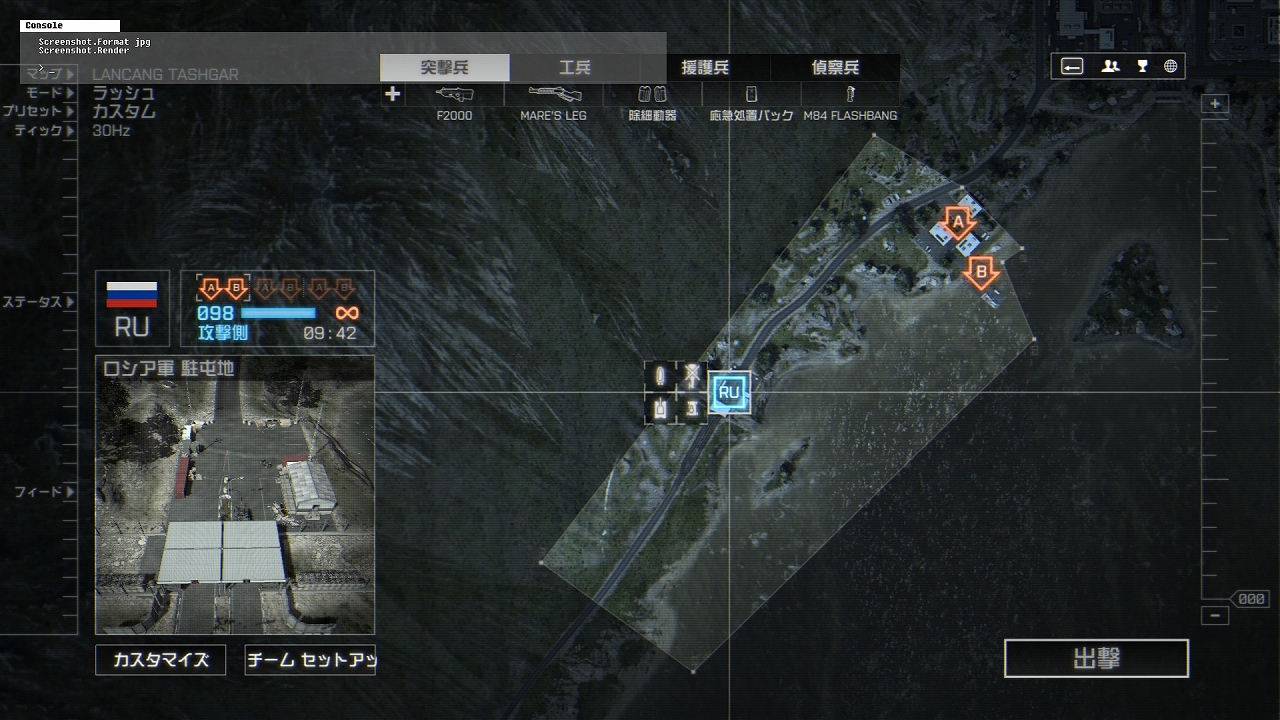Zoom out the map with the minus button
The image size is (1280, 720).
(1215, 616)
